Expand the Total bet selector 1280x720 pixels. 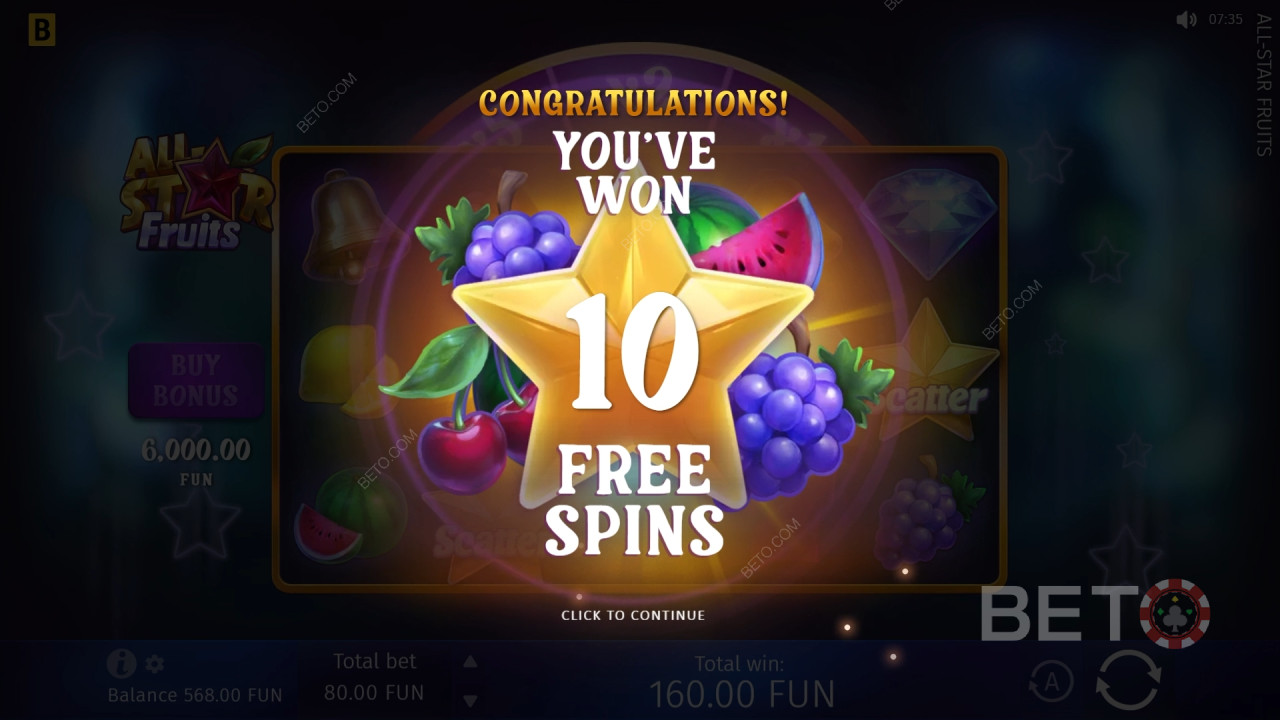click(x=375, y=676)
